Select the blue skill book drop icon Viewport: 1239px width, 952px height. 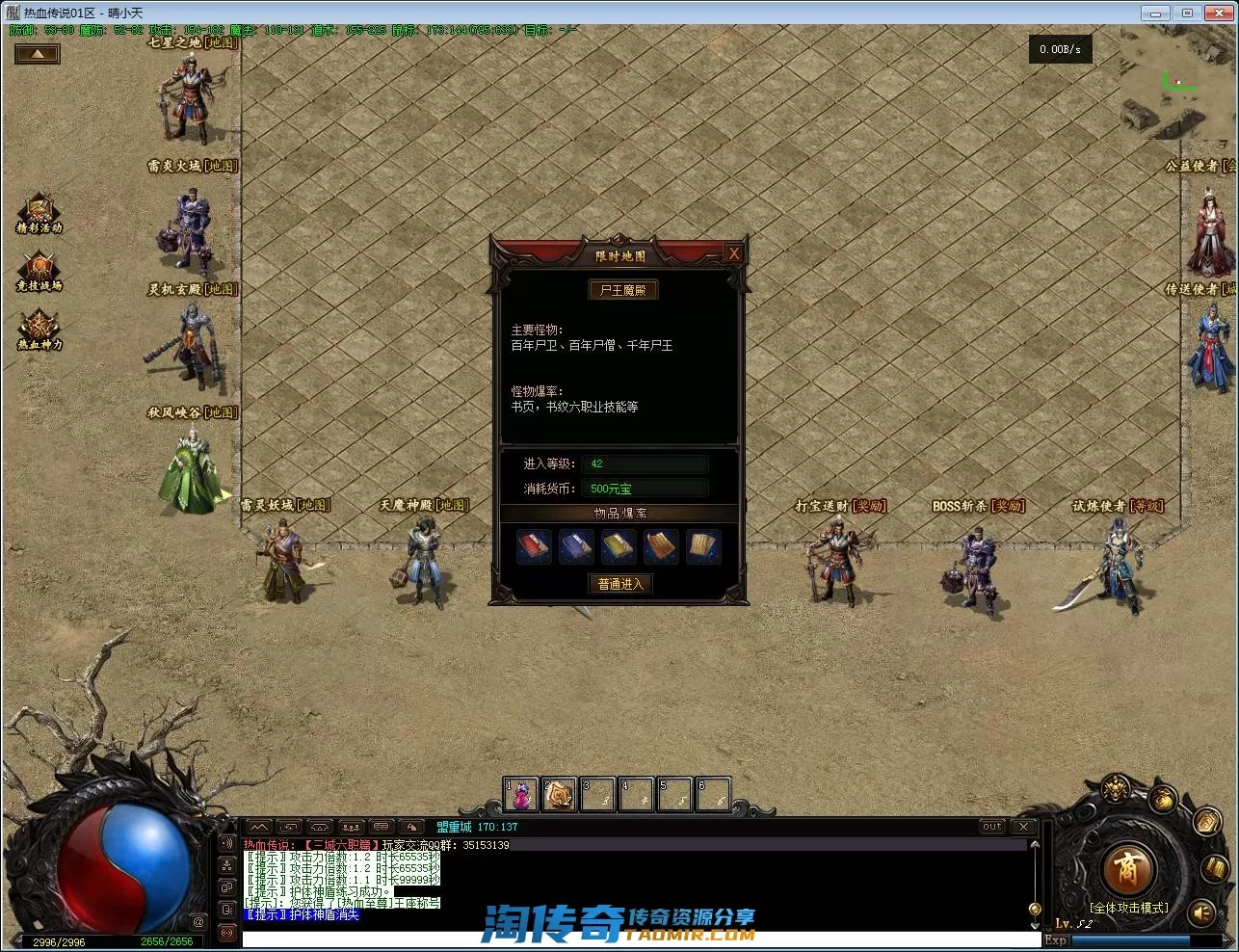tap(576, 546)
